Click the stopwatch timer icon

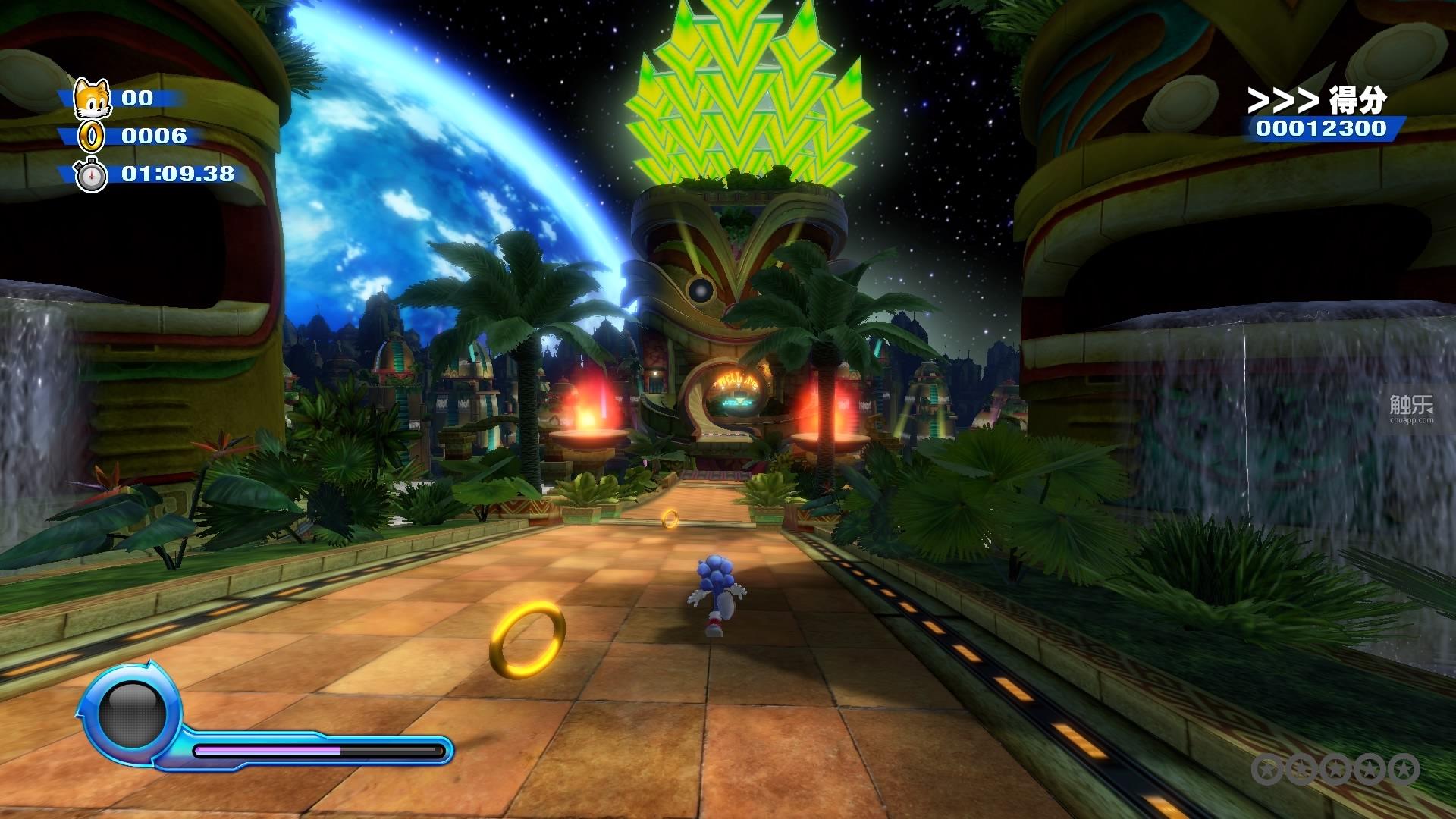coord(90,175)
